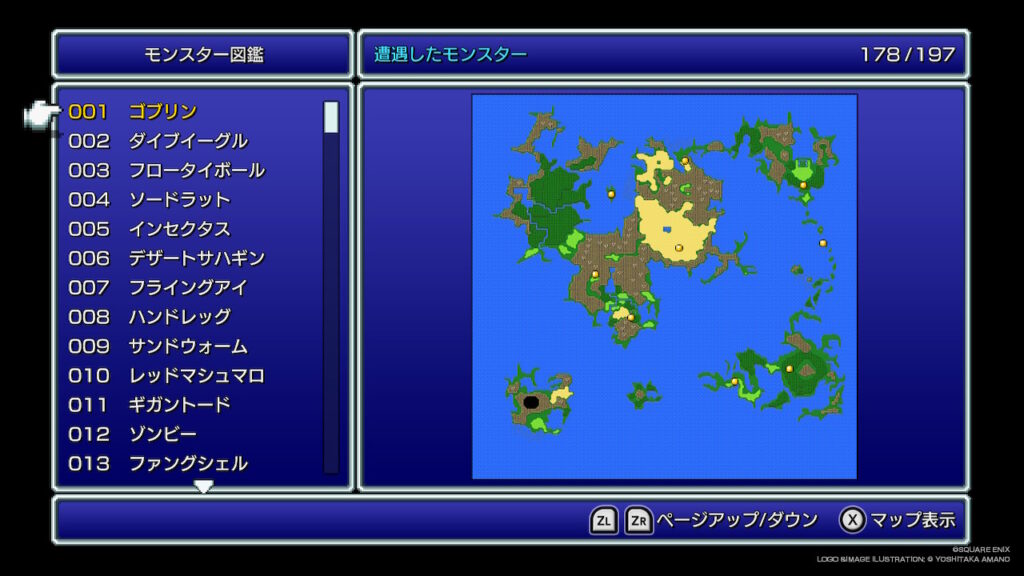Choose entry 010 レッドマシュマロ
The width and height of the screenshot is (1024, 576).
pyautogui.click(x=196, y=376)
